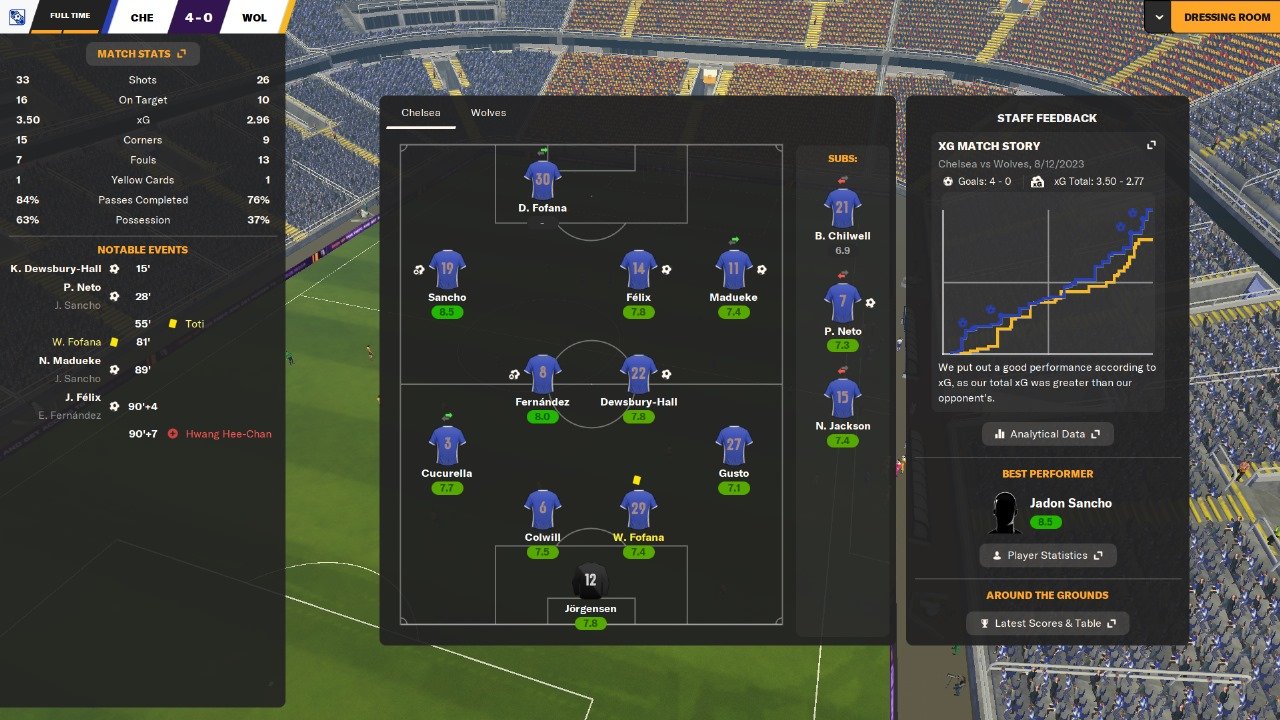Image resolution: width=1280 pixels, height=720 pixels.
Task: Select substitute N. Jackson
Action: [842, 398]
